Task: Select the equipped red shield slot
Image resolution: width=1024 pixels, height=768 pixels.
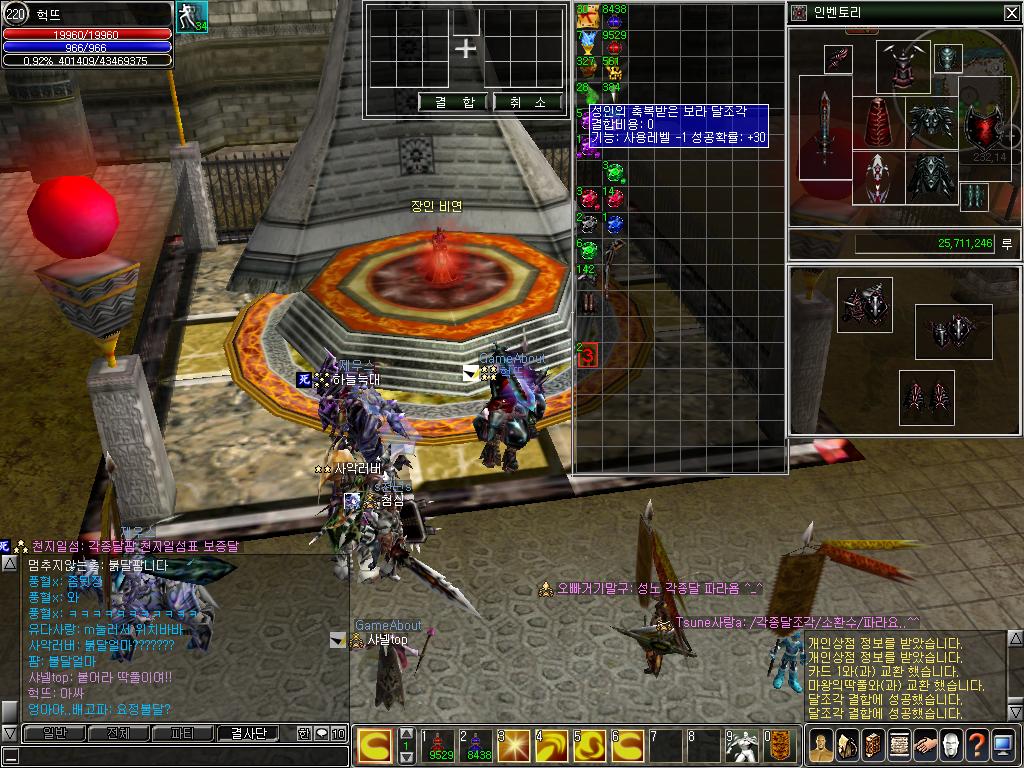Action: [983, 128]
